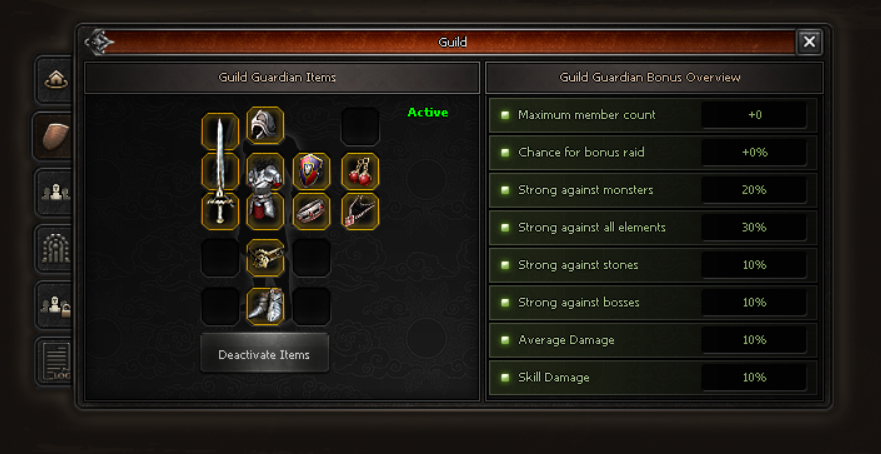Select the golden belt slot
The height and width of the screenshot is (454, 881).
pyautogui.click(x=265, y=258)
